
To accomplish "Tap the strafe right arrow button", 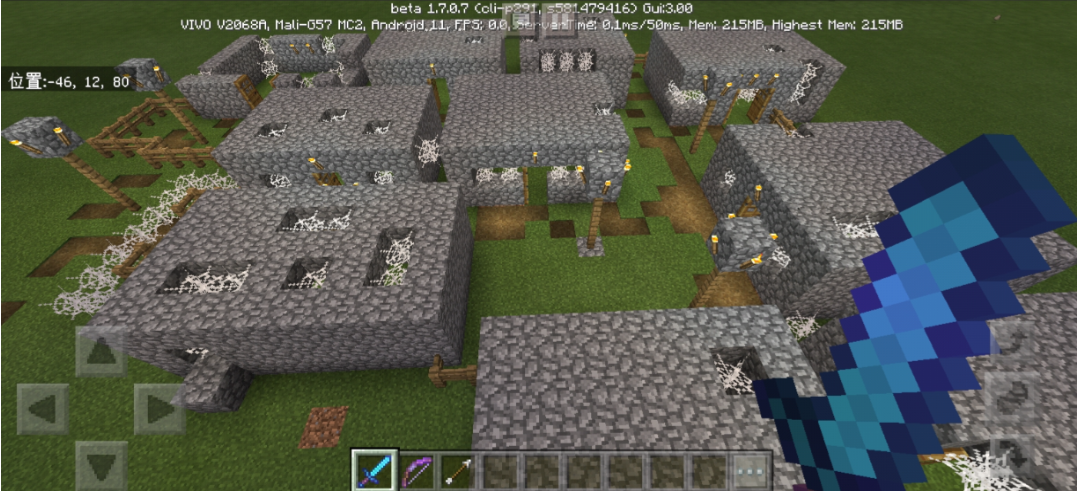I will (x=158, y=409).
